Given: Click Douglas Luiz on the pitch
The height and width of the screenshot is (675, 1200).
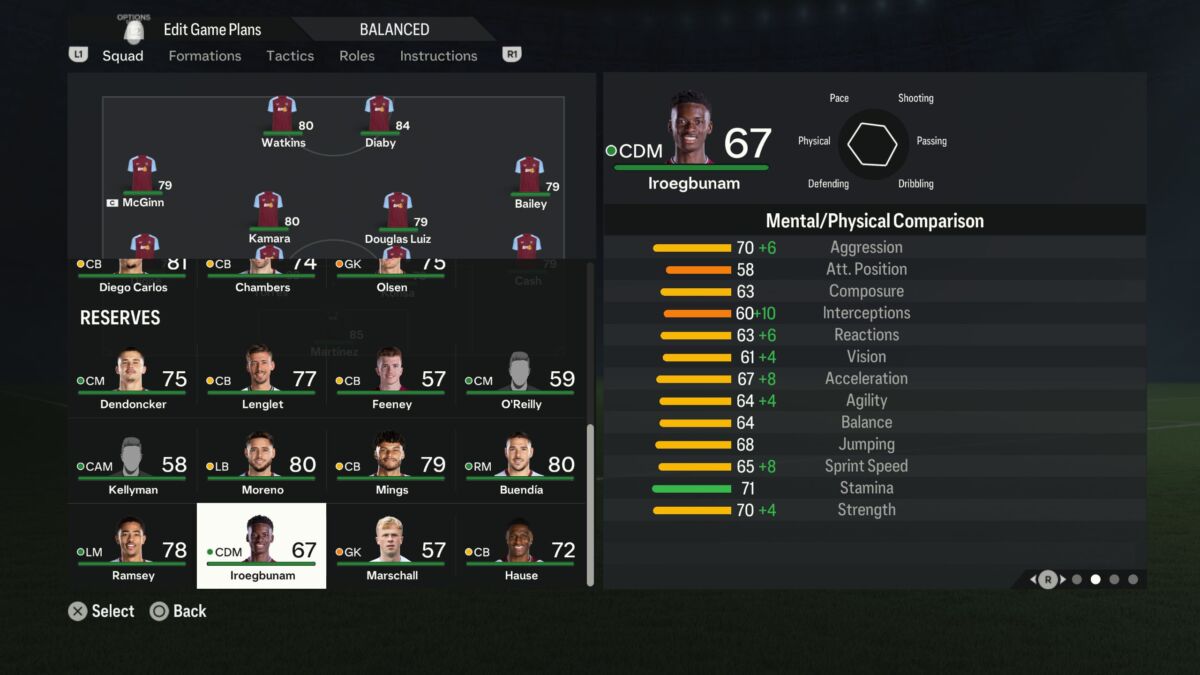Looking at the screenshot, I should click(x=397, y=216).
